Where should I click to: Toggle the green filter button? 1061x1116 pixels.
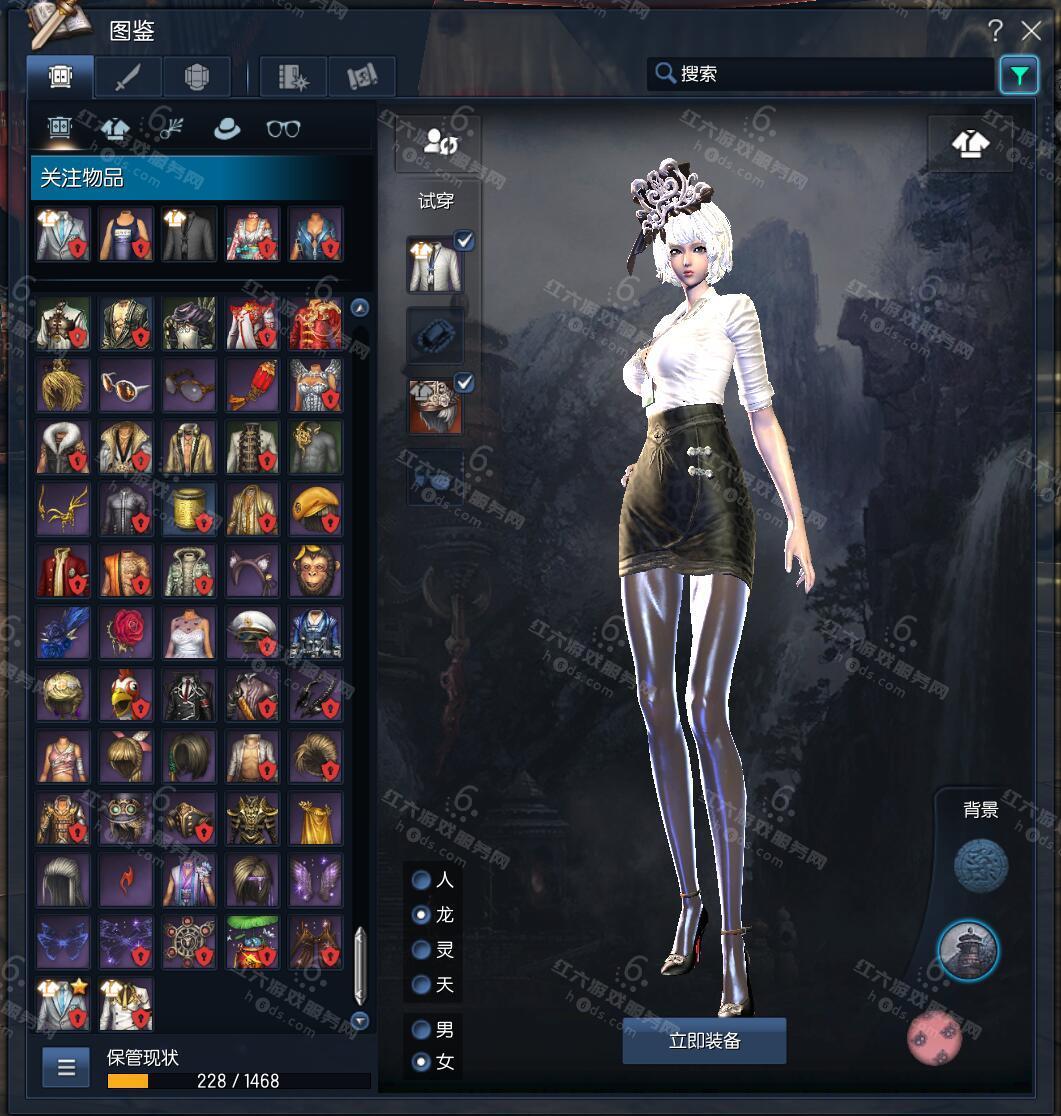pyautogui.click(x=1018, y=75)
